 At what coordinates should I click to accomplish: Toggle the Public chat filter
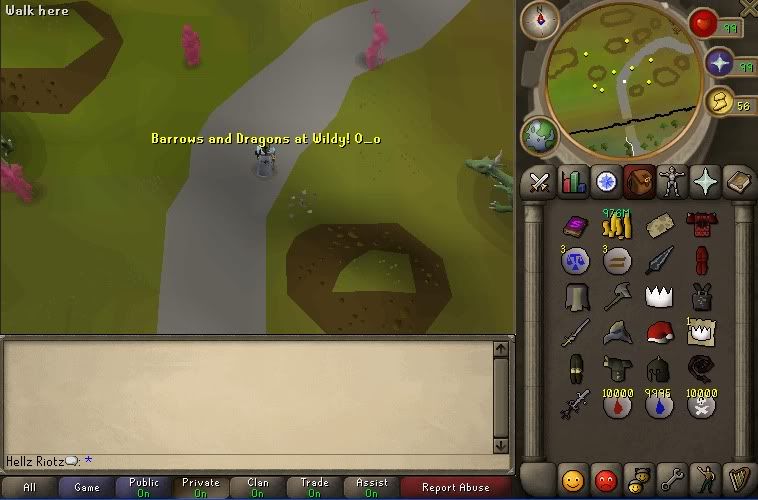[x=144, y=488]
